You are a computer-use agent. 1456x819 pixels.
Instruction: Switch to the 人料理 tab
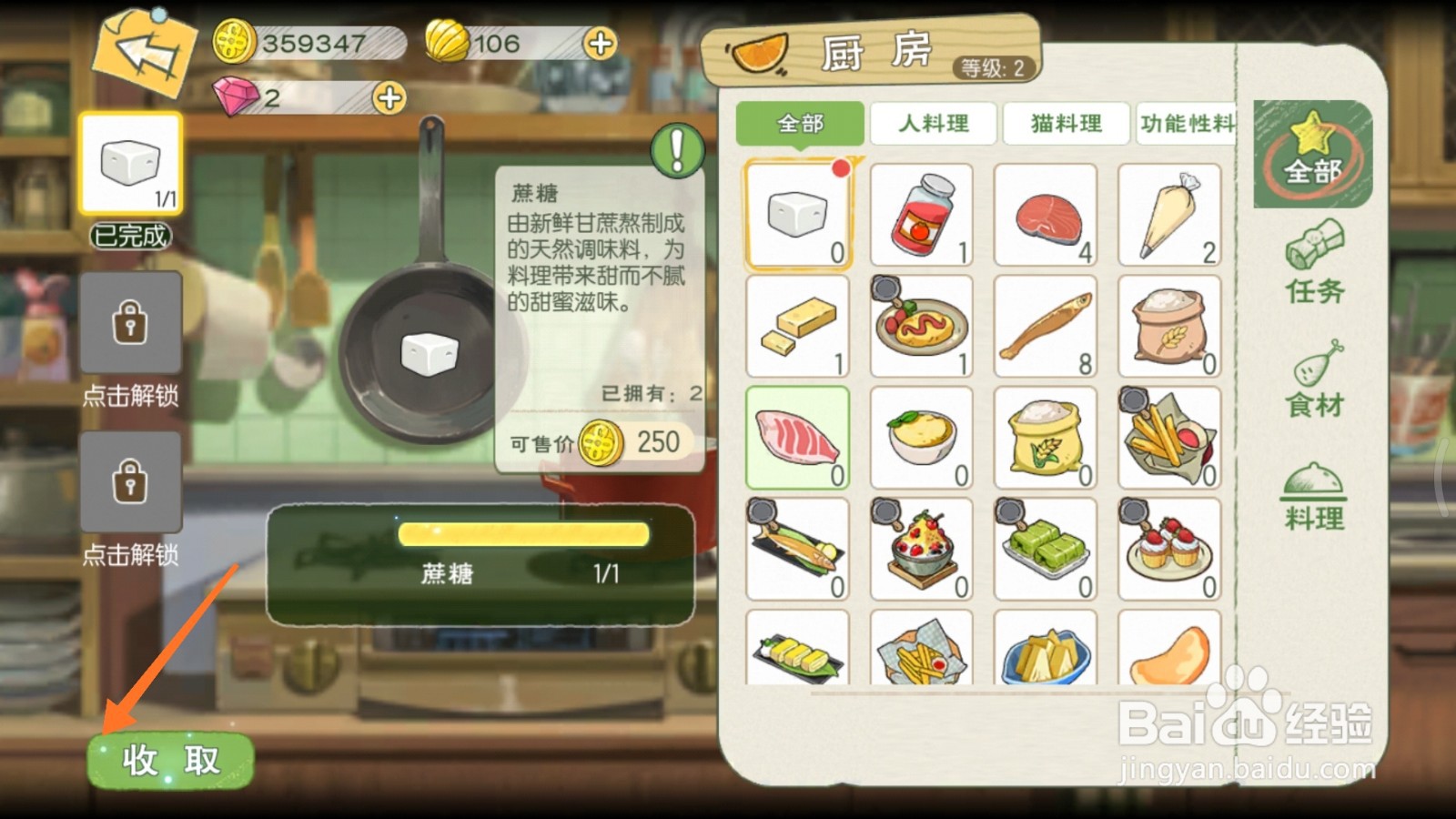[932, 125]
